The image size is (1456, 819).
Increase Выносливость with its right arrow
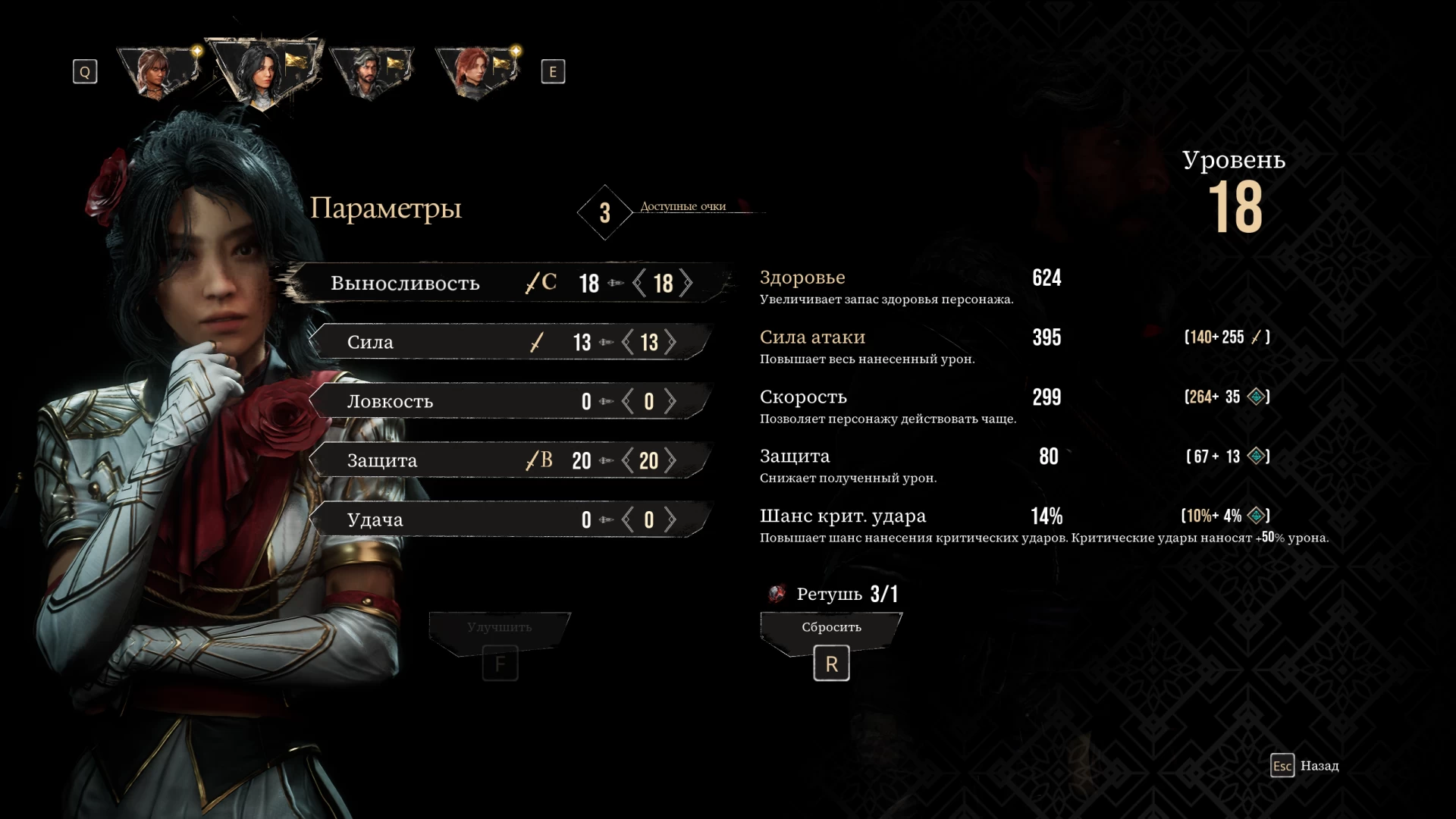click(686, 283)
